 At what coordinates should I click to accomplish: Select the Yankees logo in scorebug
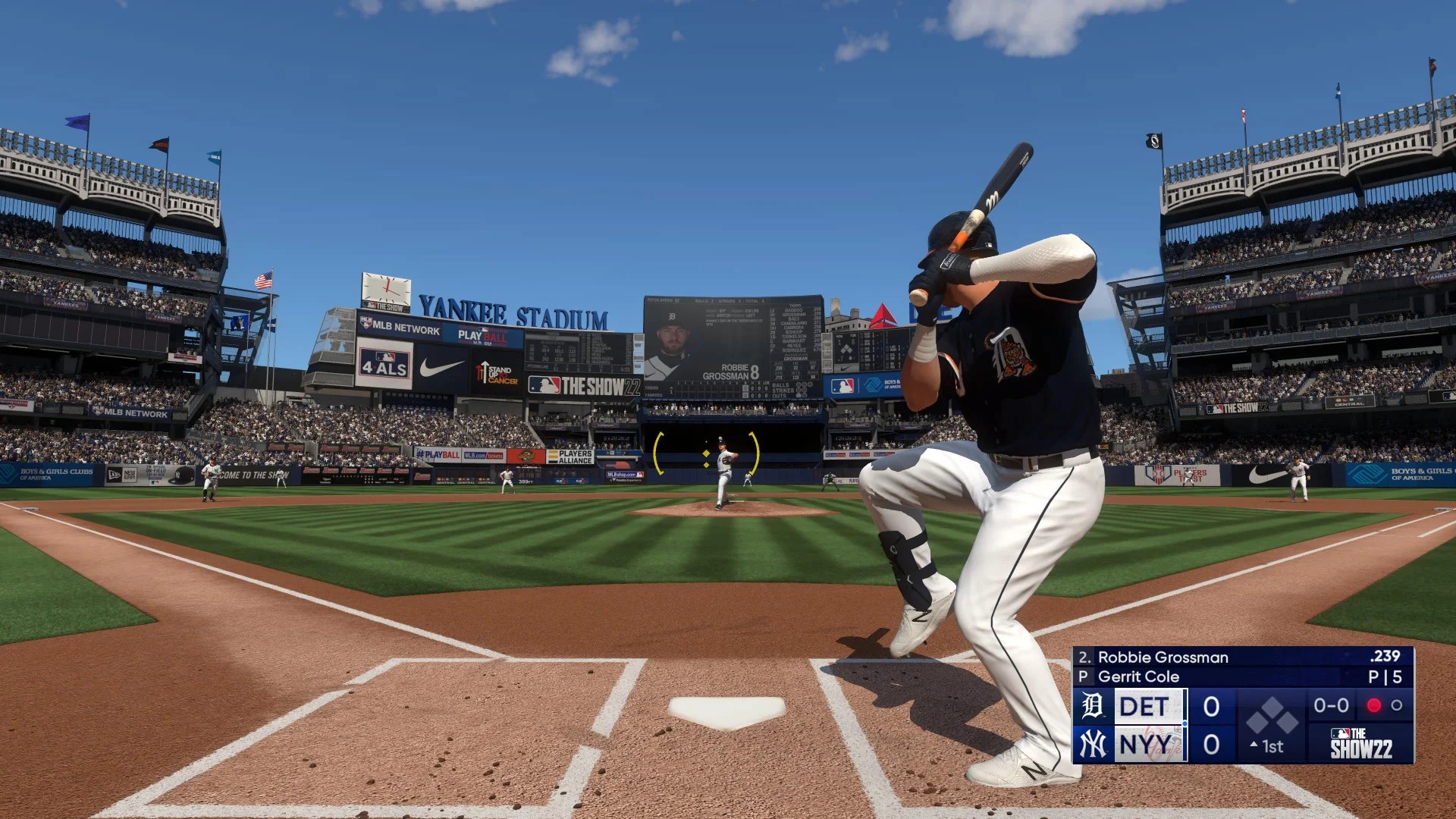[1093, 745]
